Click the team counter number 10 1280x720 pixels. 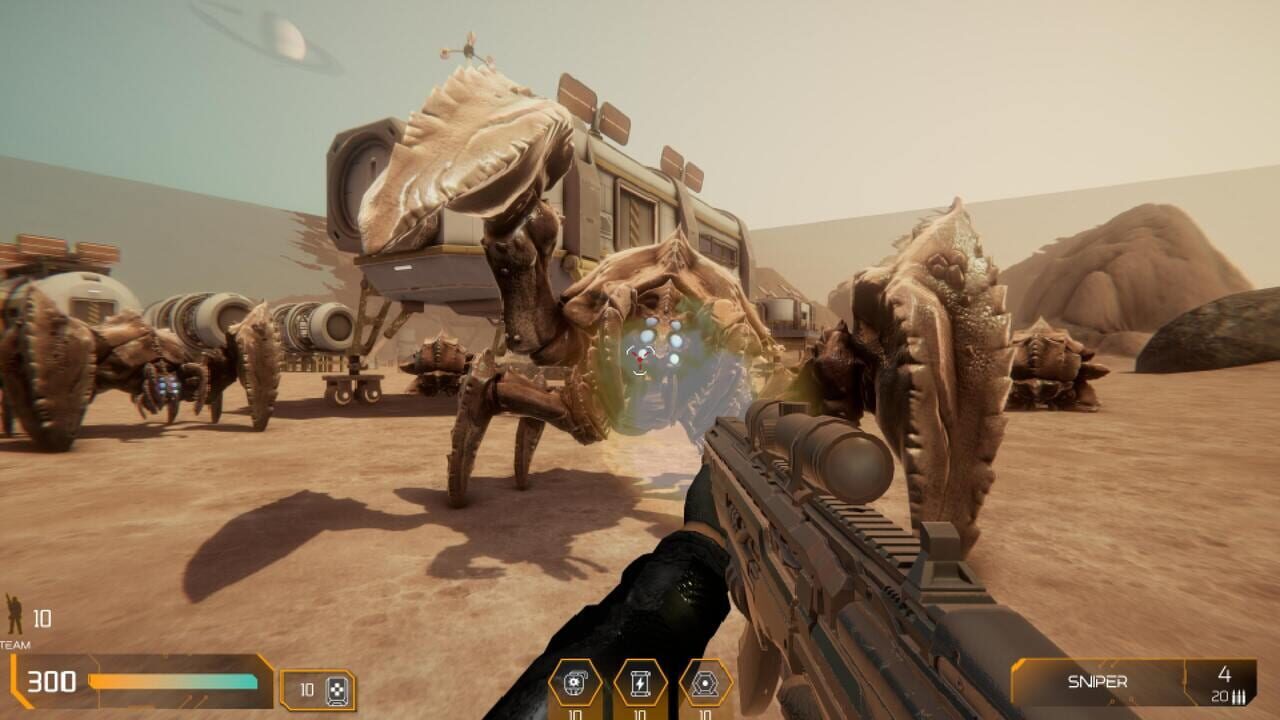[42, 618]
